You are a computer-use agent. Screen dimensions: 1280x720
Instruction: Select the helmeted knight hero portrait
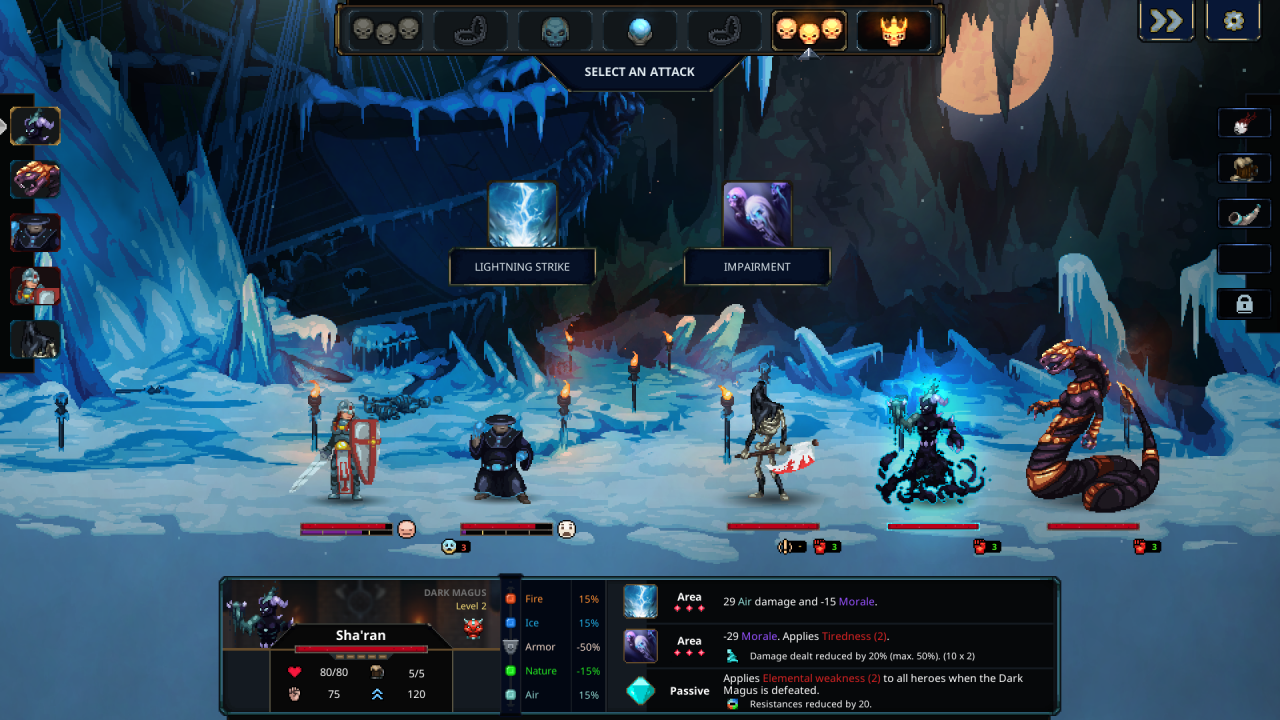point(36,286)
